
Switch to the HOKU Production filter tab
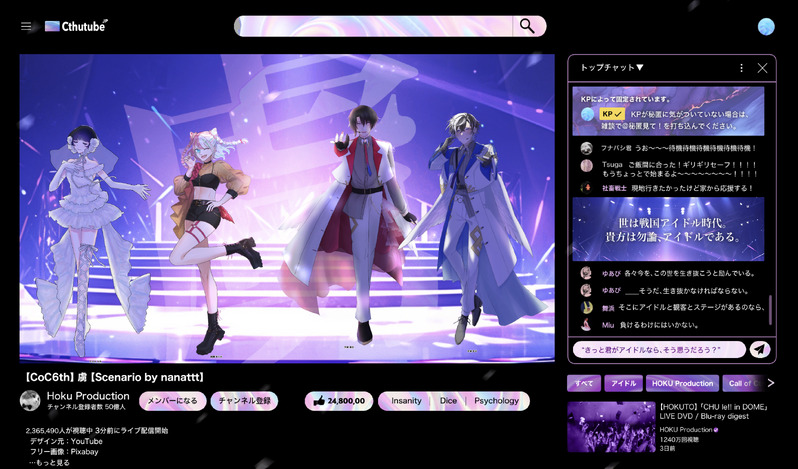coord(683,383)
